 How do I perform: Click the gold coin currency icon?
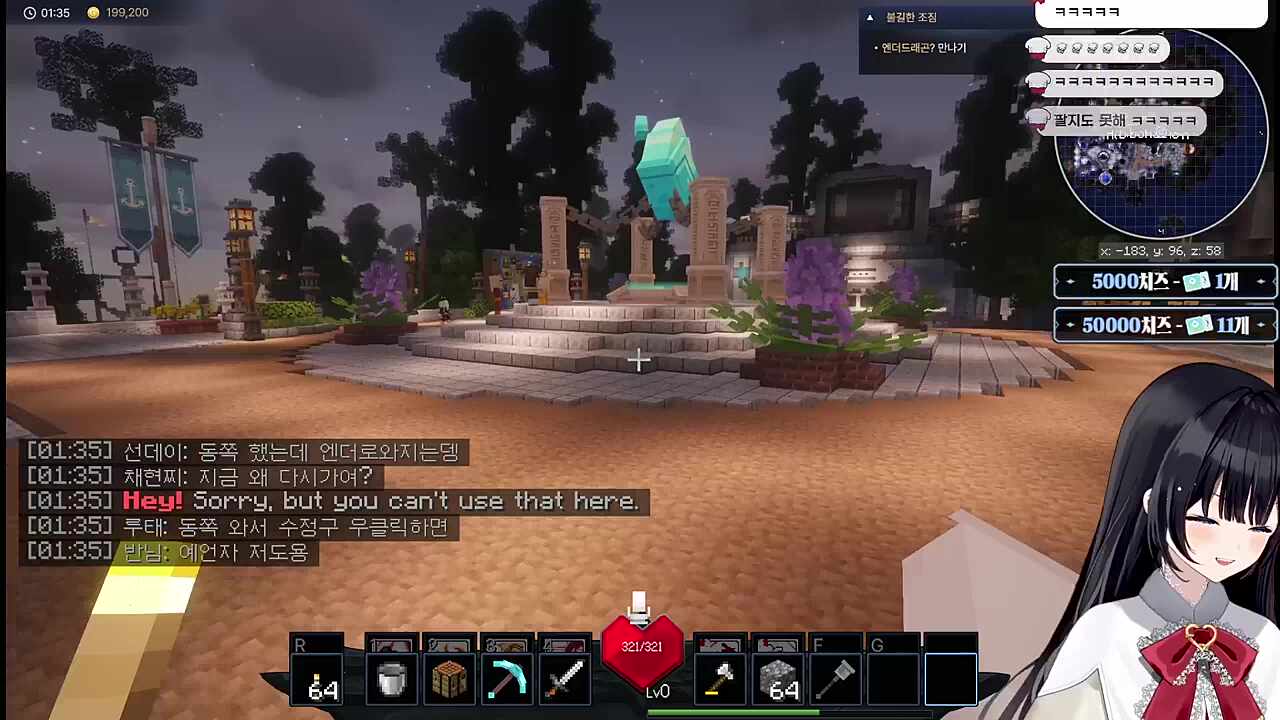pyautogui.click(x=93, y=13)
